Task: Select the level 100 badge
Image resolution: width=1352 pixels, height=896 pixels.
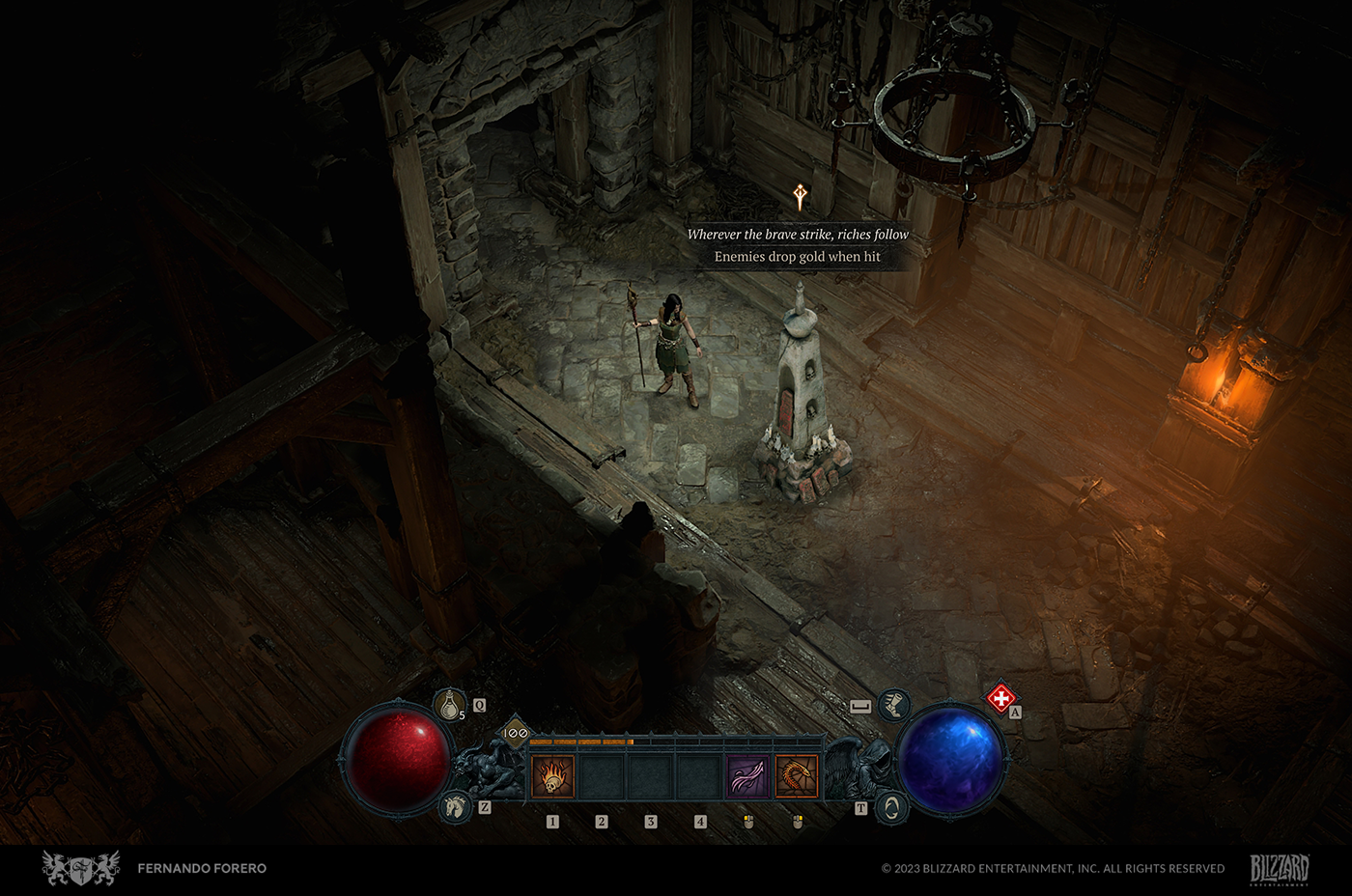Action: [x=516, y=733]
